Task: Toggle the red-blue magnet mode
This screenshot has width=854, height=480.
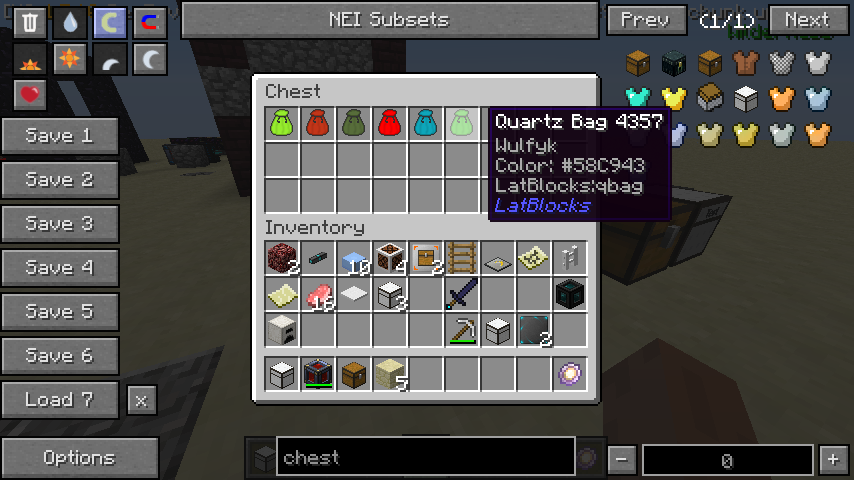Action: pyautogui.click(x=149, y=22)
